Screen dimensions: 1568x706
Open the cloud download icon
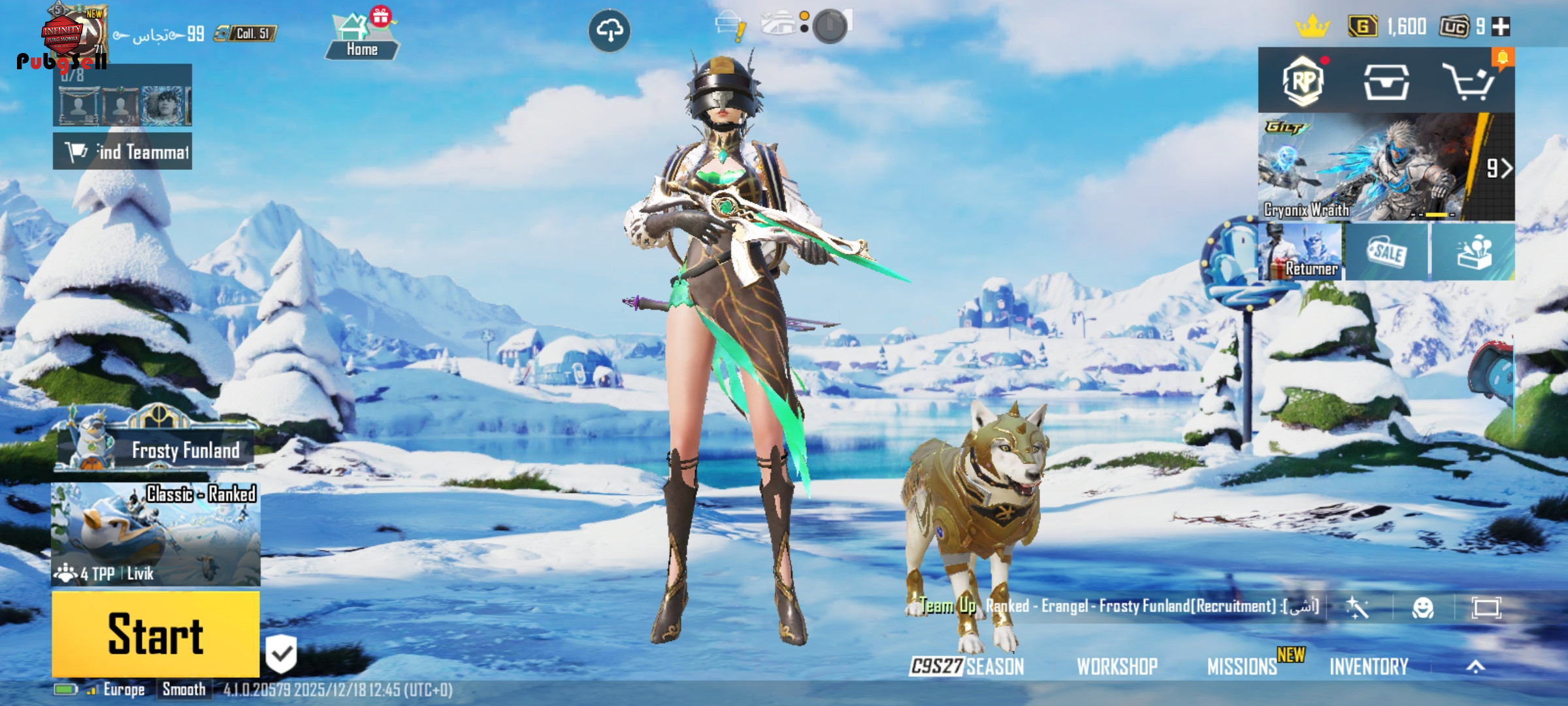coord(609,30)
